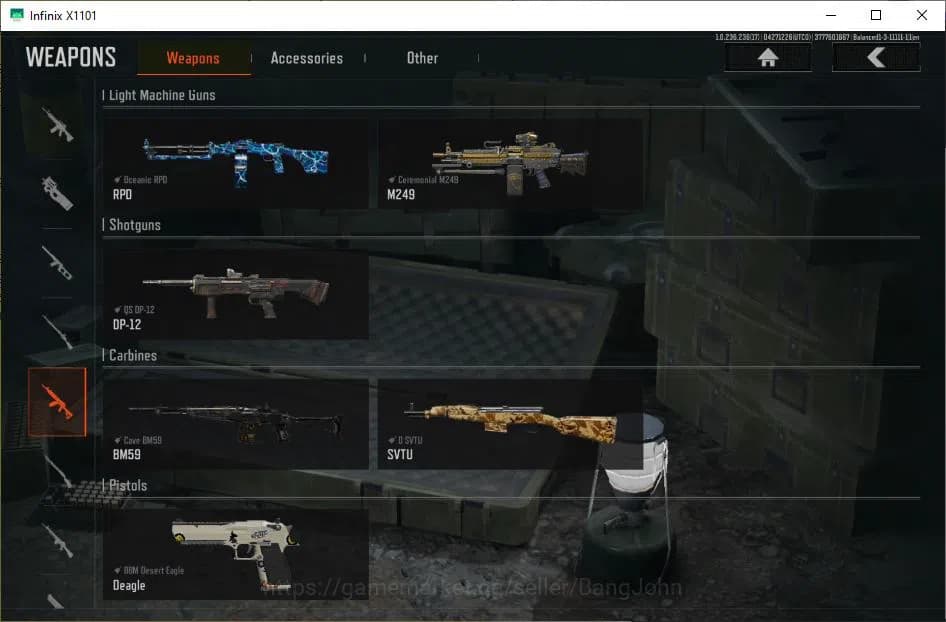Open the Accessories tab
Viewport: 946px width, 622px height.
click(306, 58)
